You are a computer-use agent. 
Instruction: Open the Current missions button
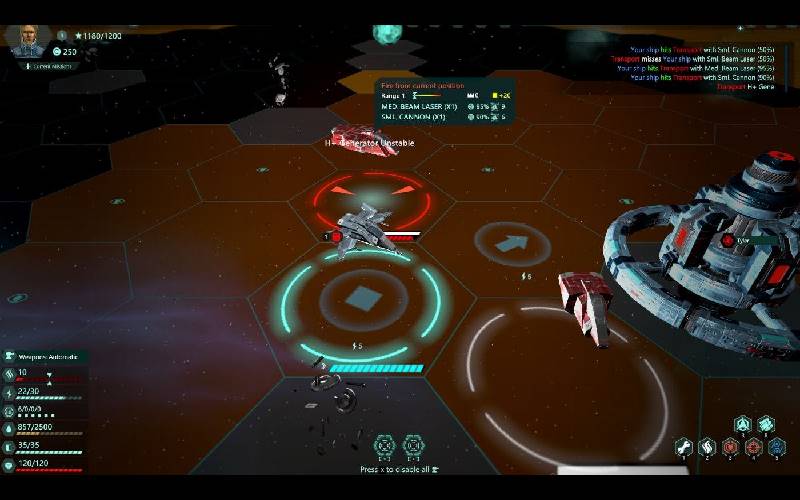coord(46,66)
